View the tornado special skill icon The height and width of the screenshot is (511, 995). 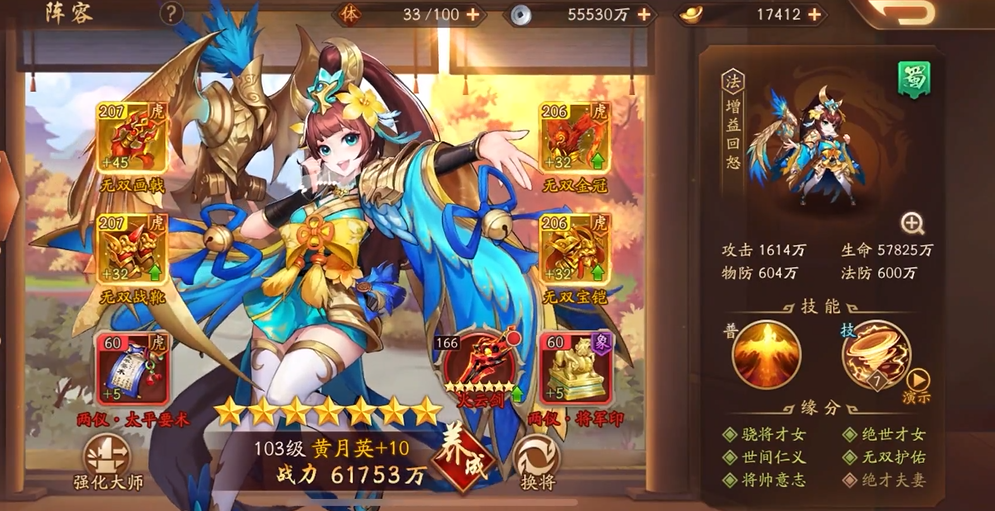[x=874, y=355]
